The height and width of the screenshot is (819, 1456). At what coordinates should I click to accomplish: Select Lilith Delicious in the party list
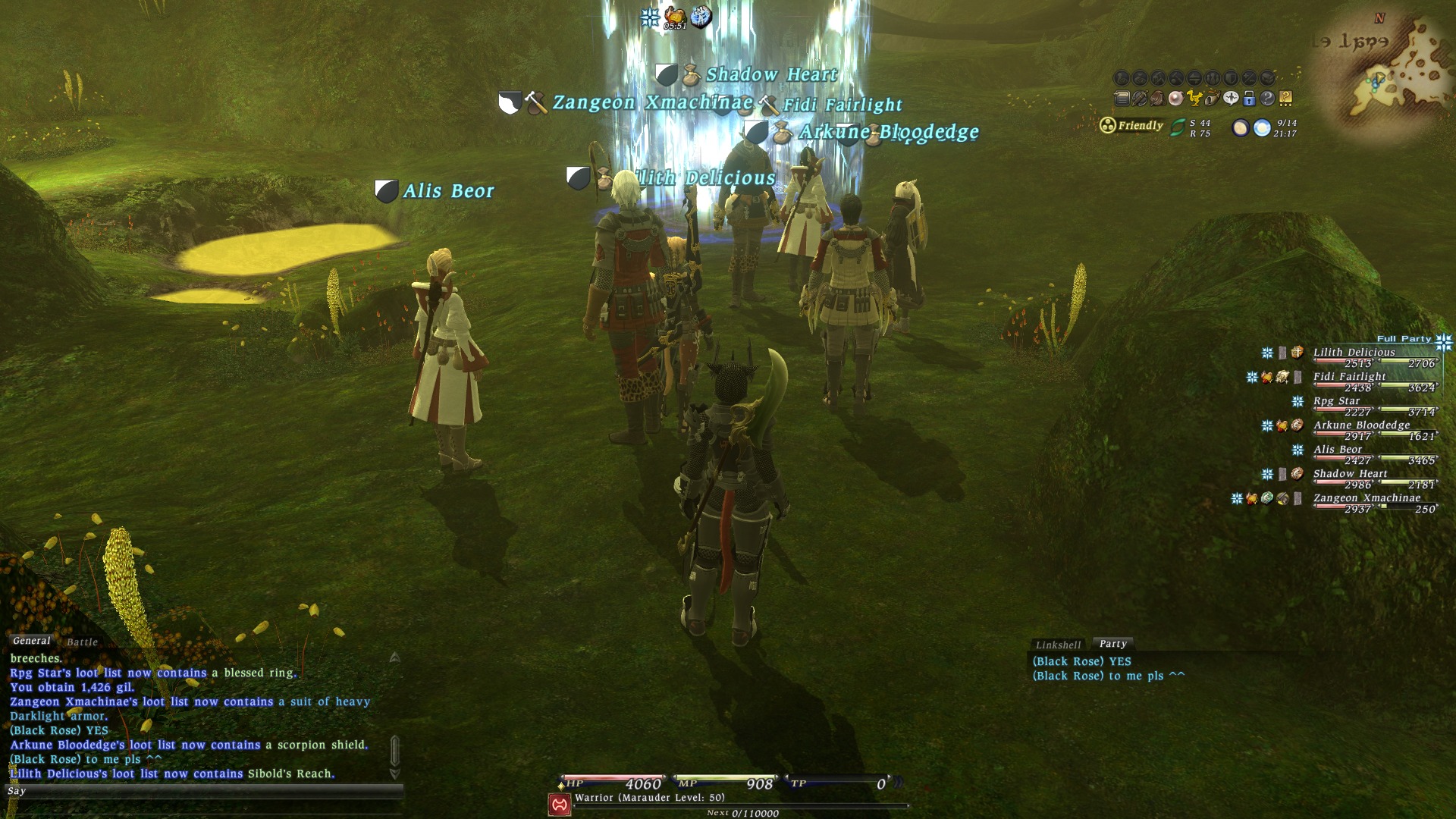[x=1354, y=352]
